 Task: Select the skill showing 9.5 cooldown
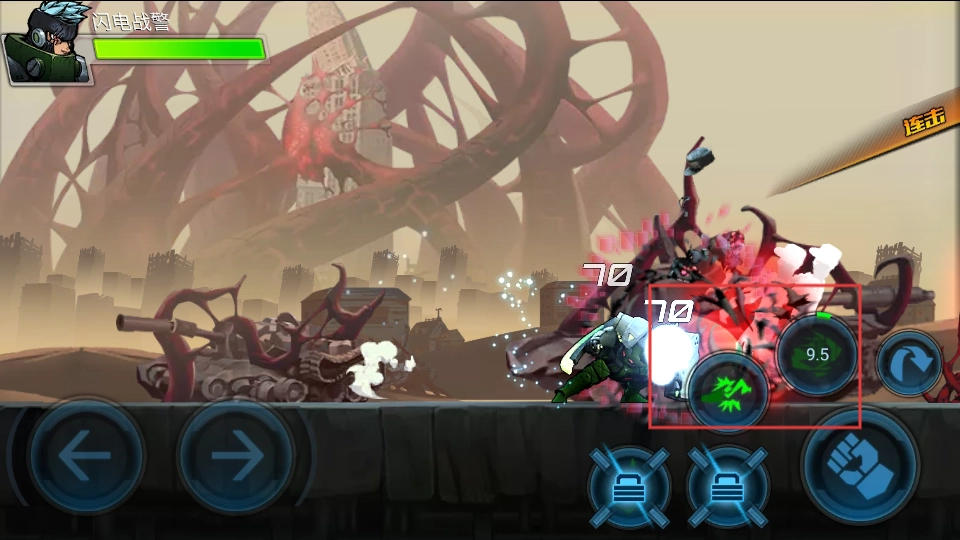[x=817, y=354]
